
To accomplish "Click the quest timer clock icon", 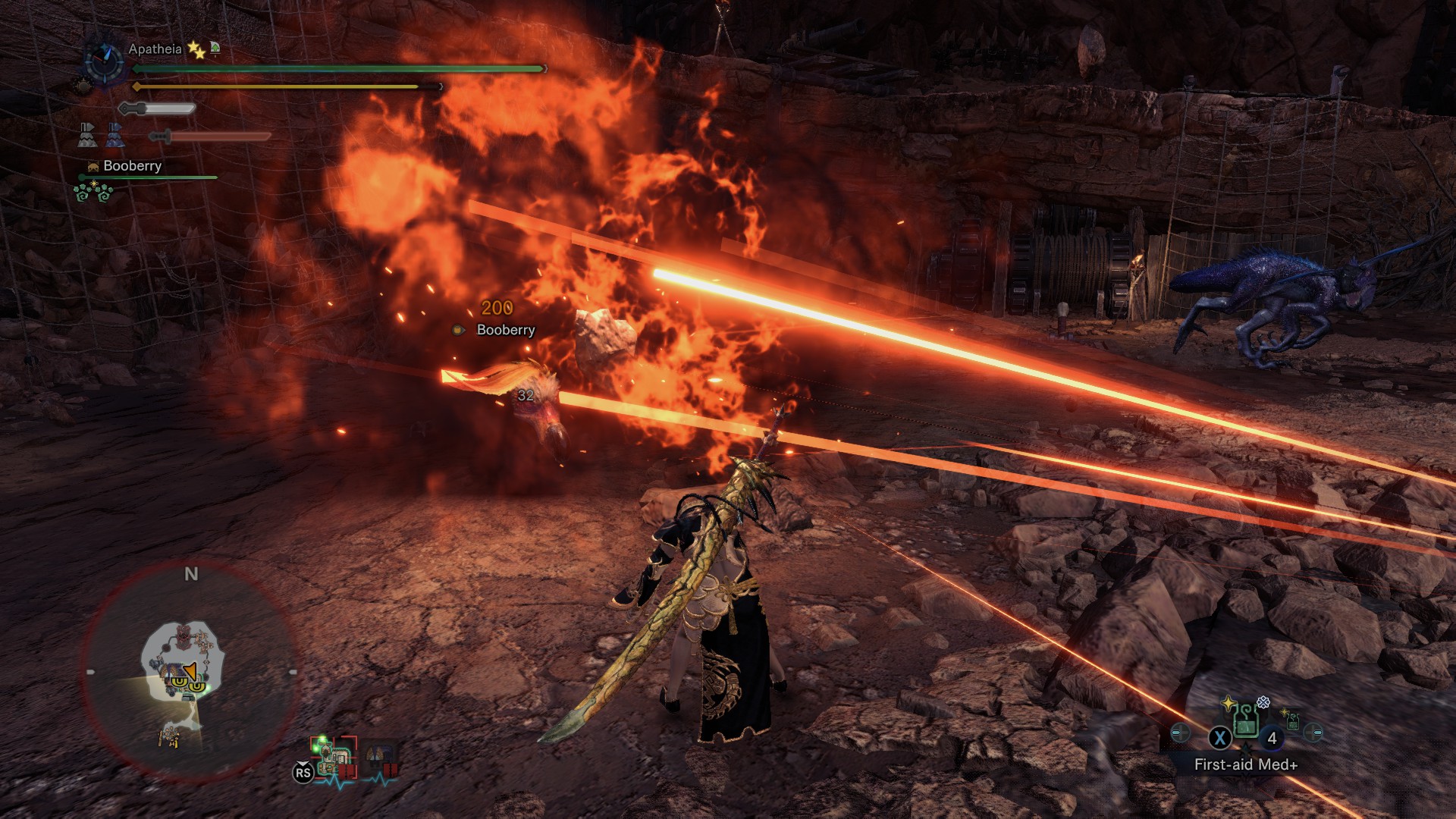I will click(104, 61).
